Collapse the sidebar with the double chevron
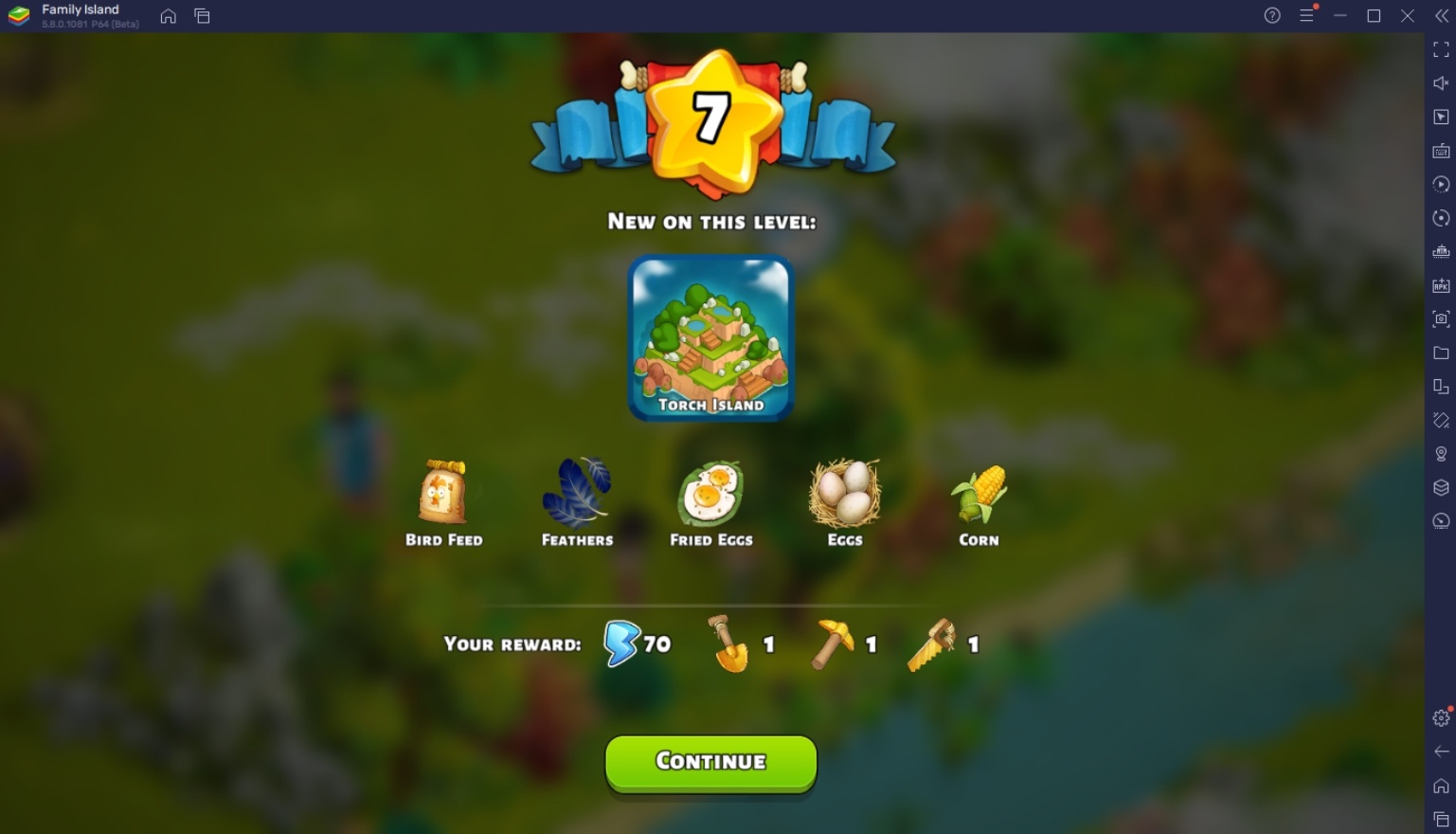Viewport: 1456px width, 834px height. tap(1441, 15)
